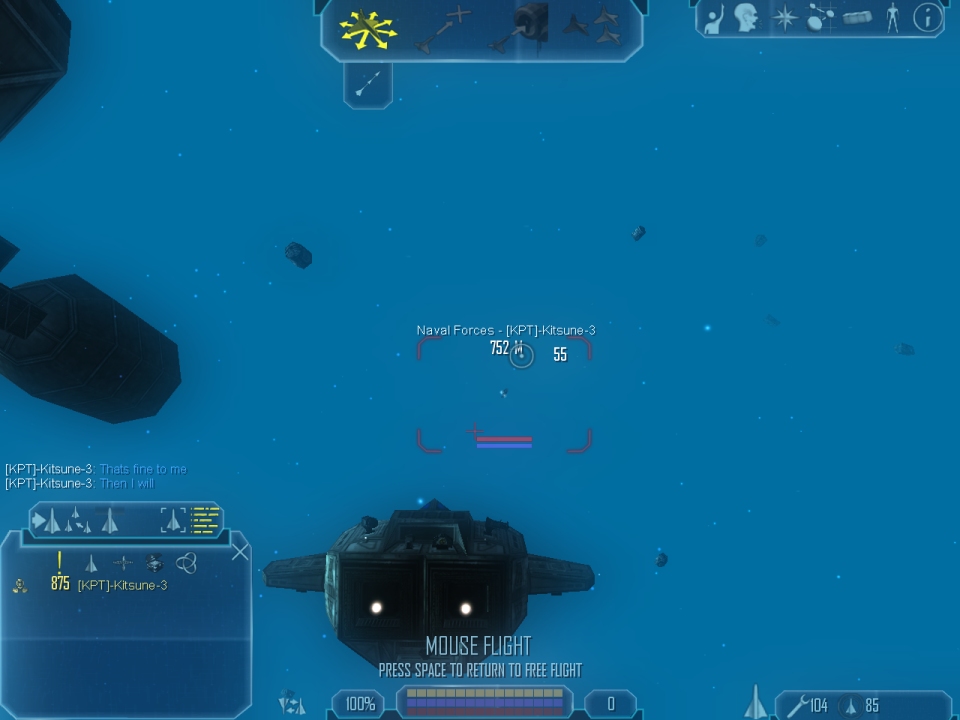The height and width of the screenshot is (720, 960).
Task: Filter contacts by the loot crate icon
Action: click(154, 564)
